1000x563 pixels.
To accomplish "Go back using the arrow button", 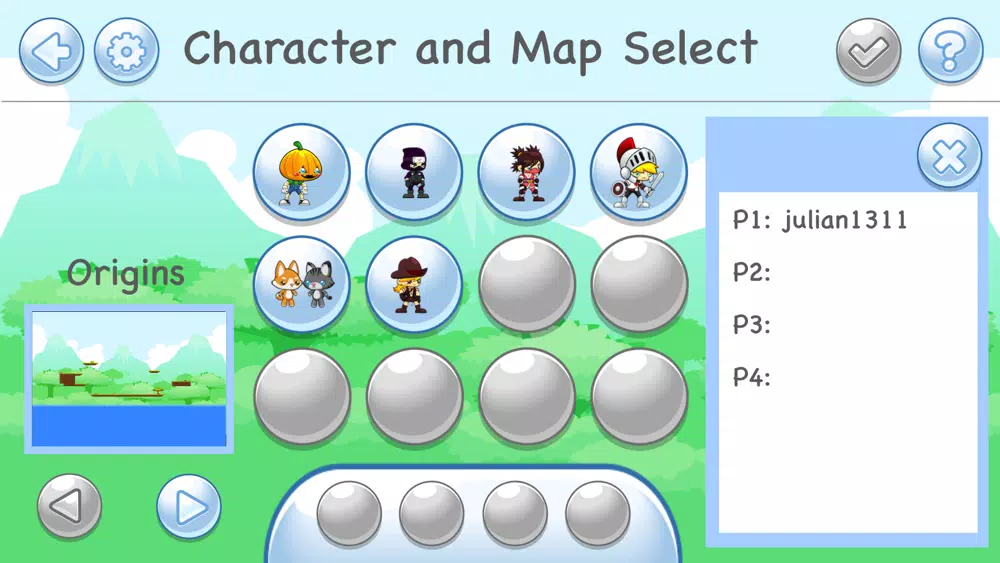I will pyautogui.click(x=51, y=50).
